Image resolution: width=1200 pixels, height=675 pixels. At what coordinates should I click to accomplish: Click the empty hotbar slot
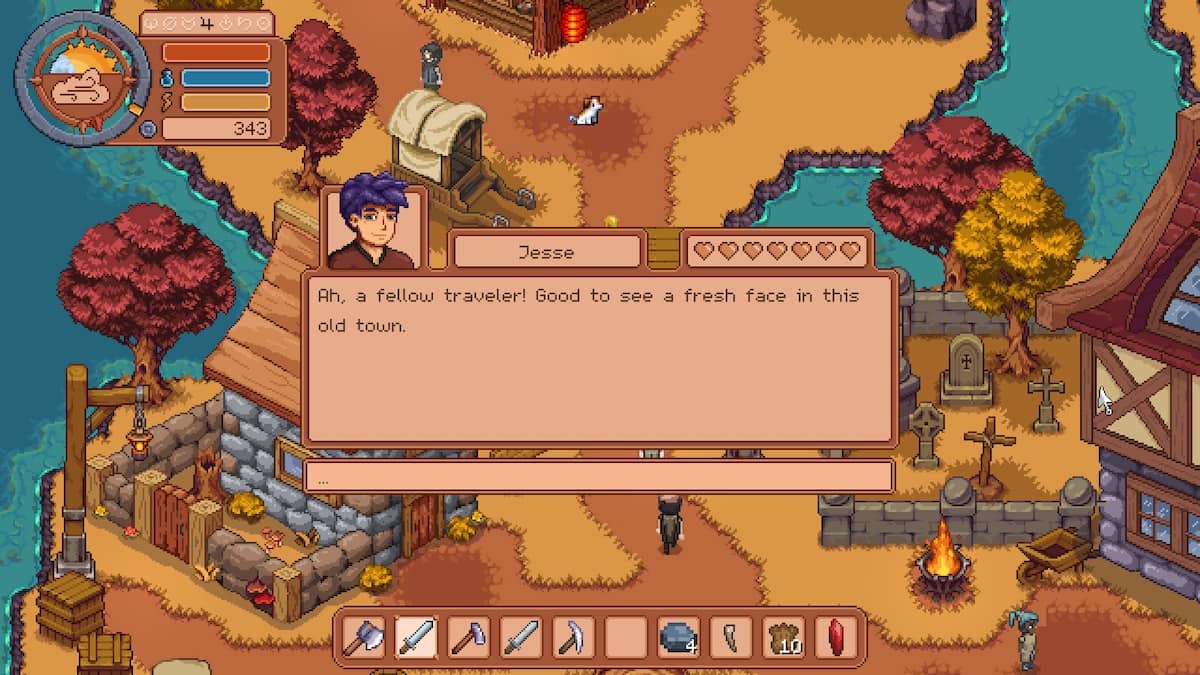625,637
